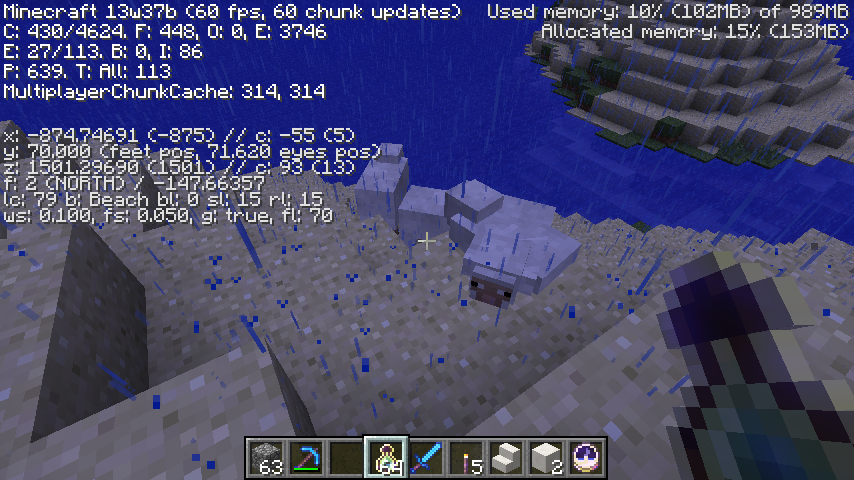Select the cobblestone stack of 63
Viewport: 854px width, 480px height.
click(x=266, y=457)
